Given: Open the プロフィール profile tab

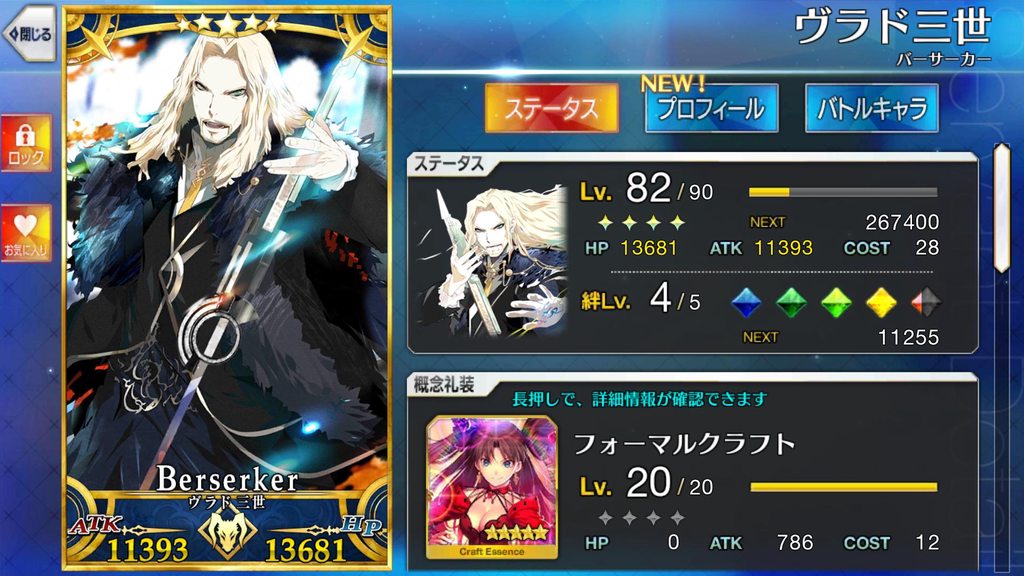Looking at the screenshot, I should click(x=711, y=108).
